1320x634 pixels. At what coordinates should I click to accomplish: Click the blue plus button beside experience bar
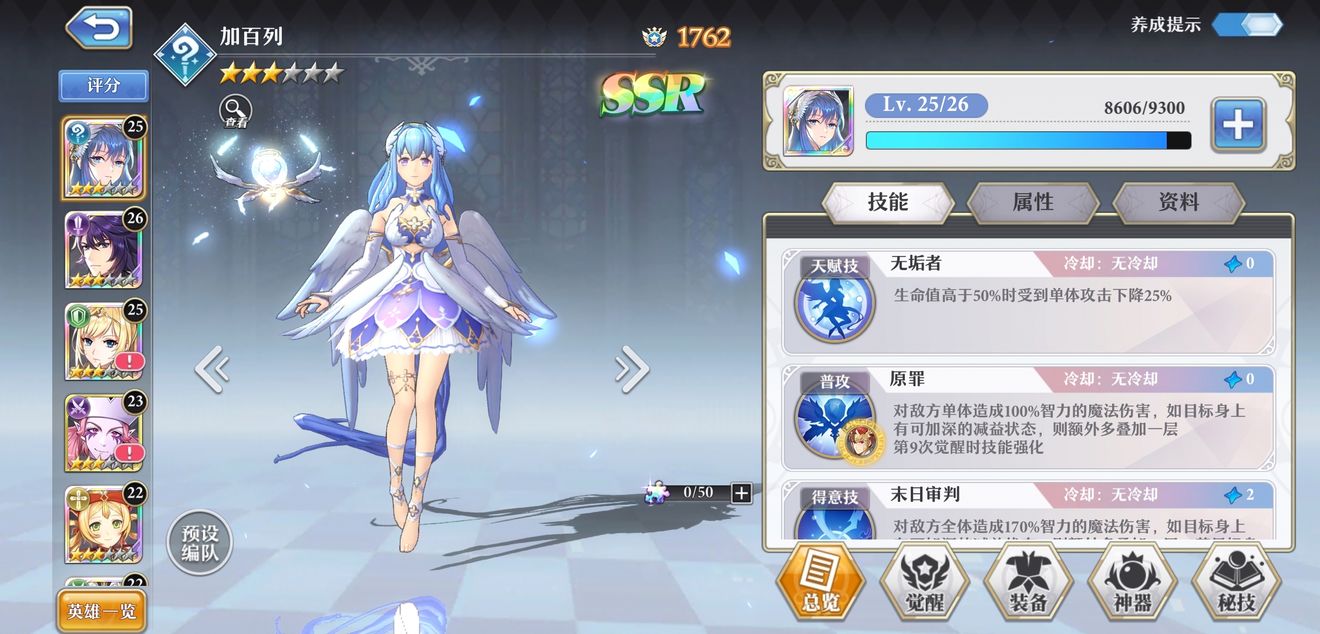1238,125
